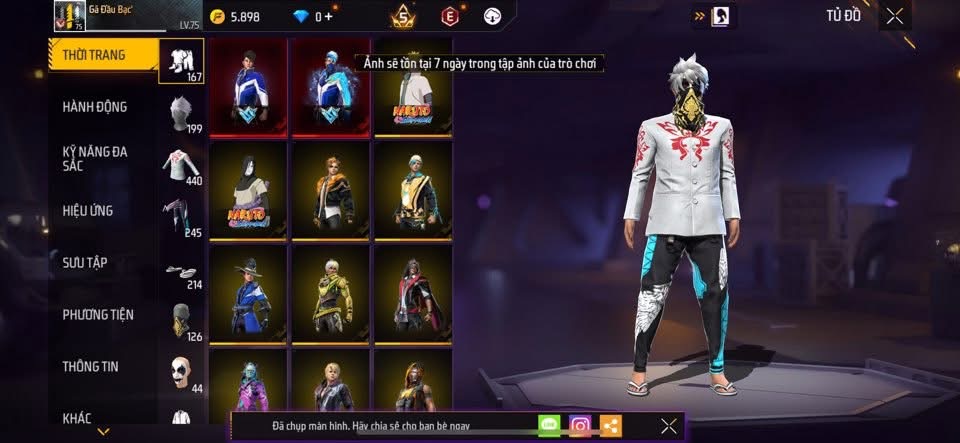This screenshot has height=443, width=960.
Task: Dismiss the screenshot share bar
Action: point(669,426)
